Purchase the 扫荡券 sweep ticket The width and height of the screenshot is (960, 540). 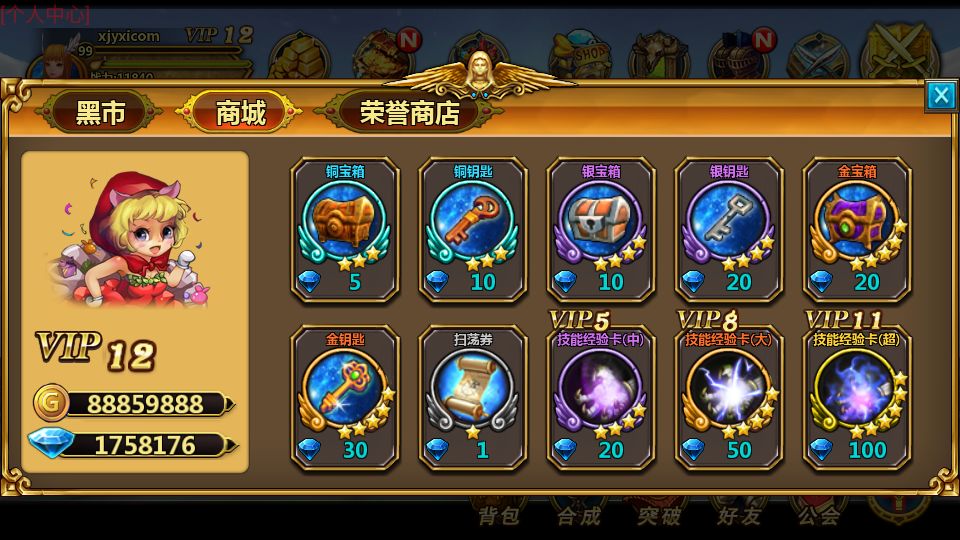pyautogui.click(x=473, y=397)
